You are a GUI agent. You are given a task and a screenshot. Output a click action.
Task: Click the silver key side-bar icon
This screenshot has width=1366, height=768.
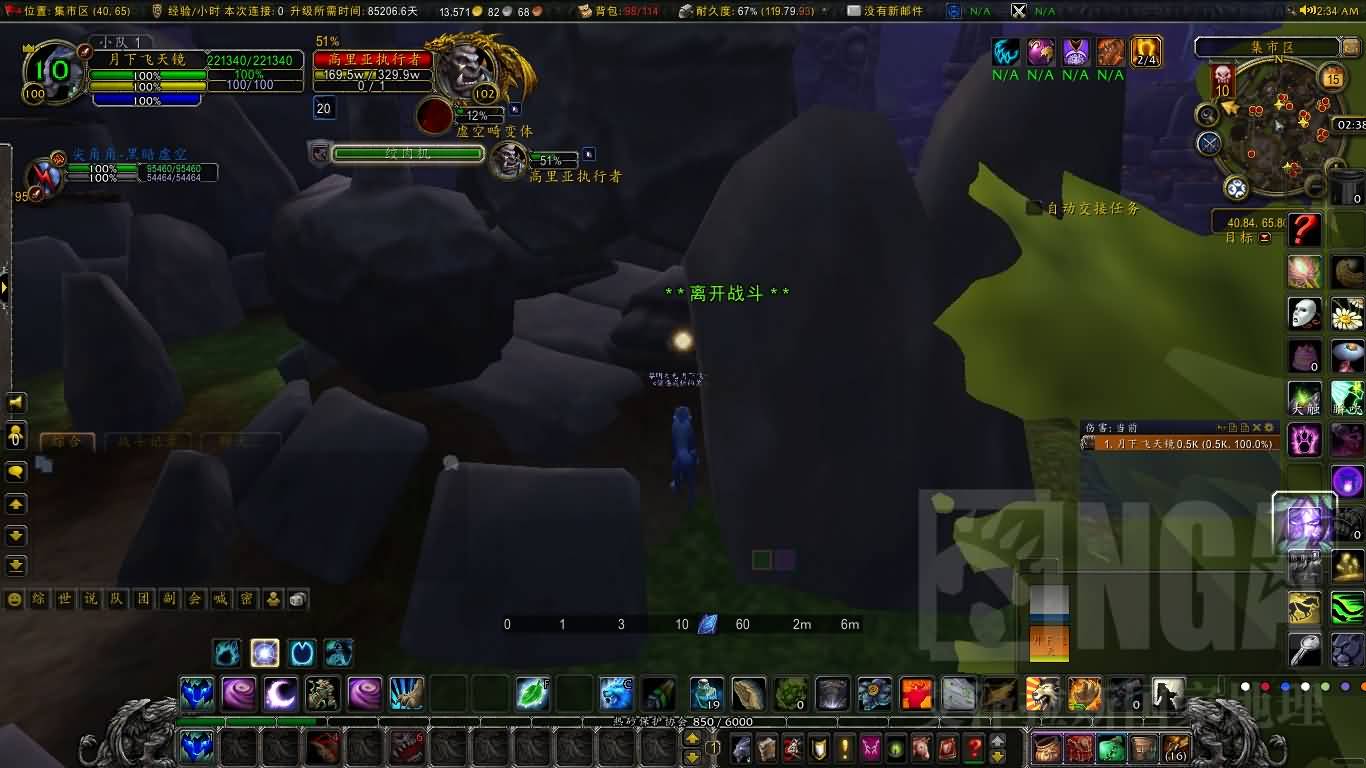[1305, 650]
